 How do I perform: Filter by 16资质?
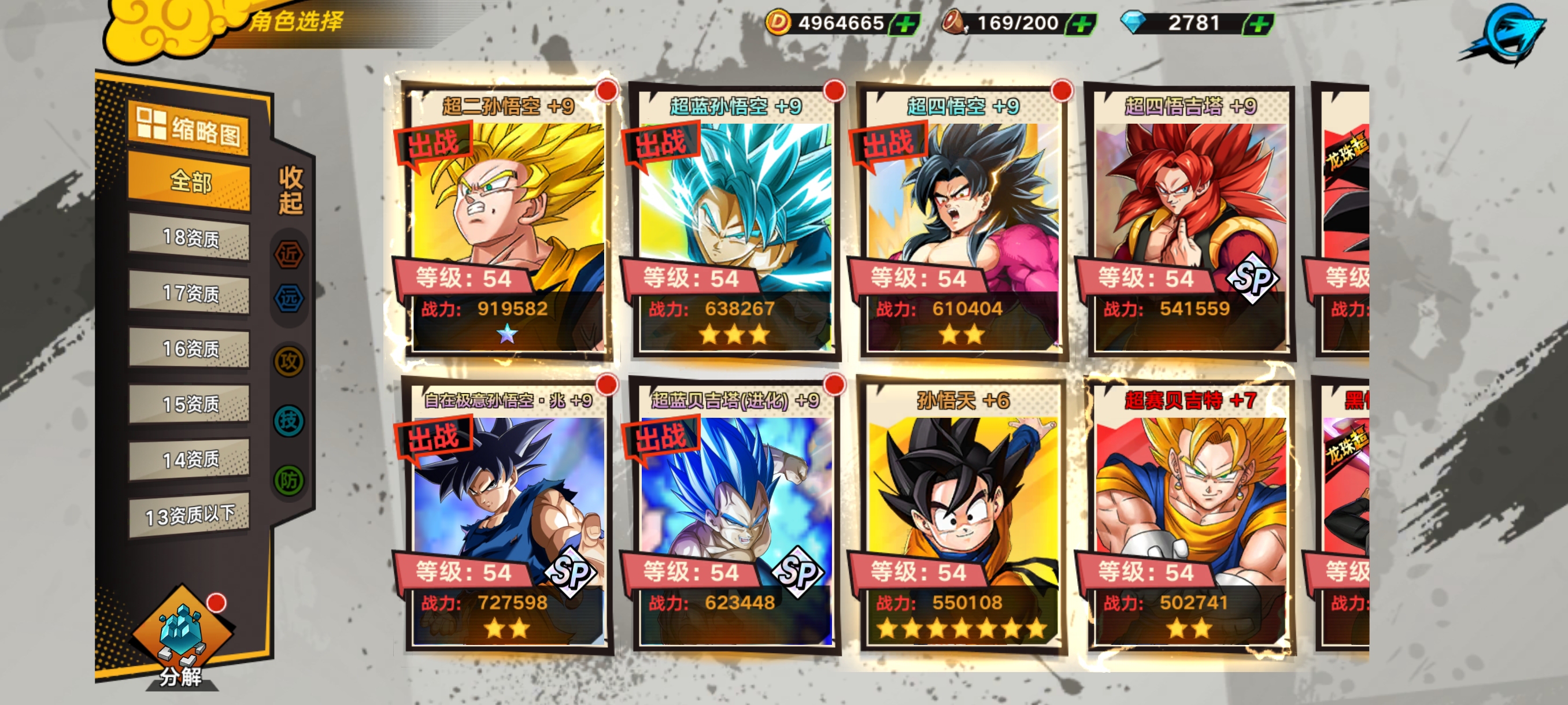click(x=190, y=348)
